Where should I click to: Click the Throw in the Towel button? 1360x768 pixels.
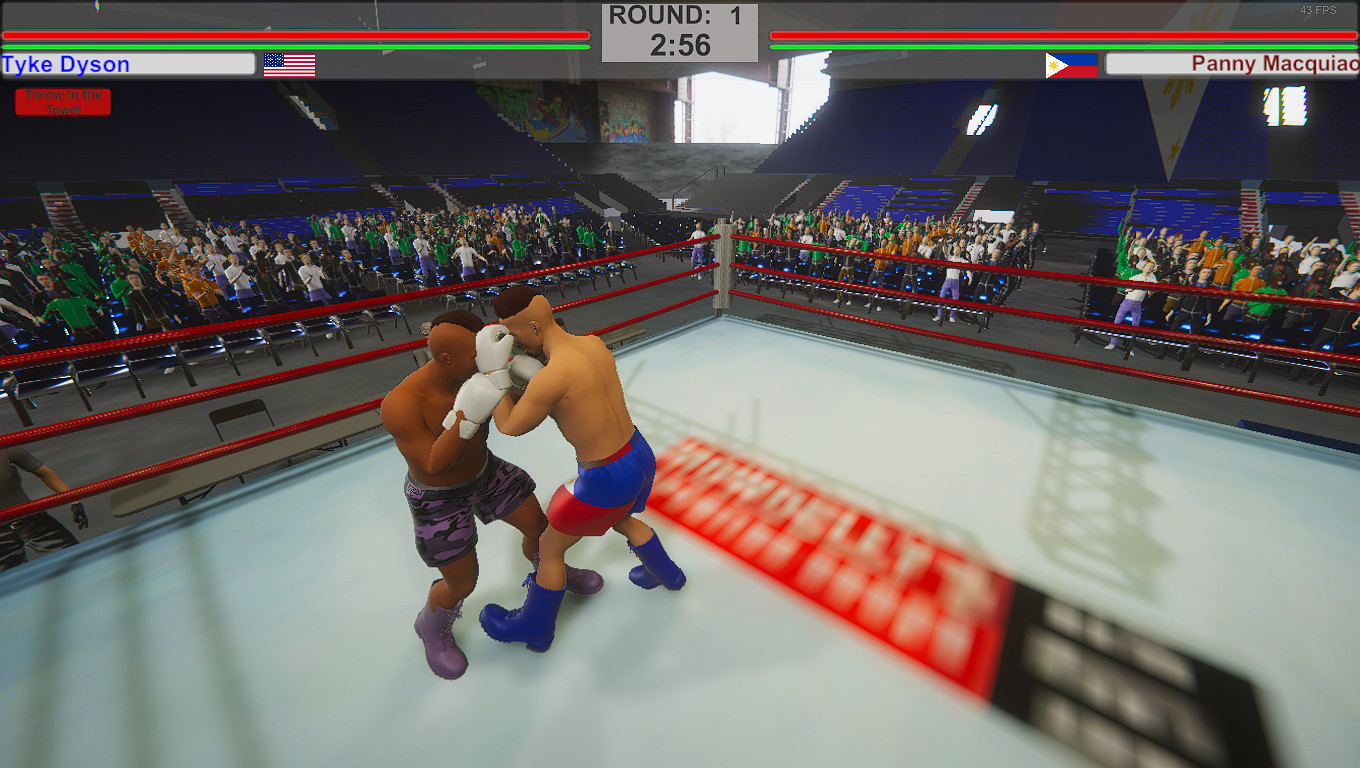pos(62,101)
